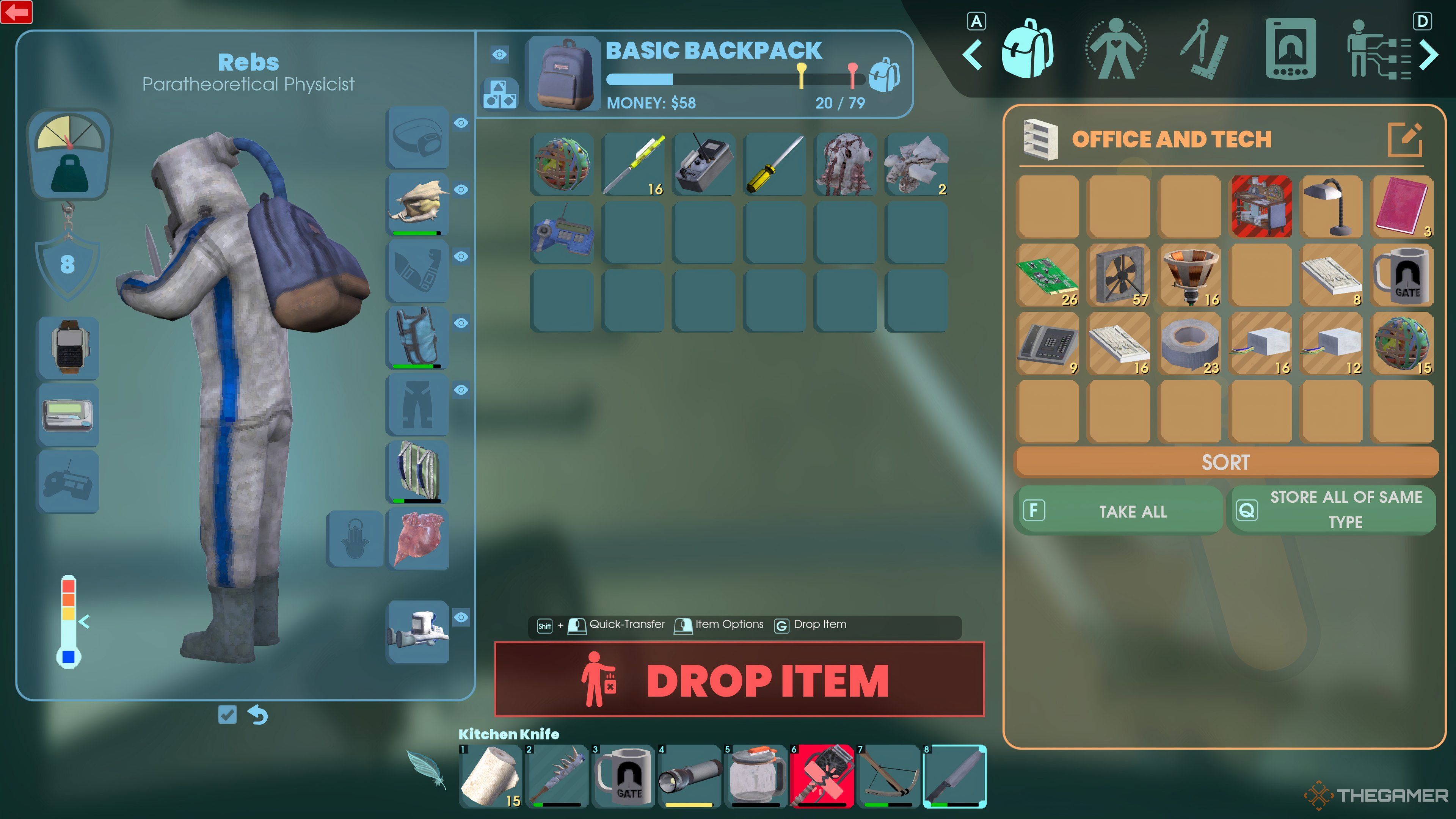Switch to the character health tab
1456x819 pixels.
click(x=1116, y=49)
